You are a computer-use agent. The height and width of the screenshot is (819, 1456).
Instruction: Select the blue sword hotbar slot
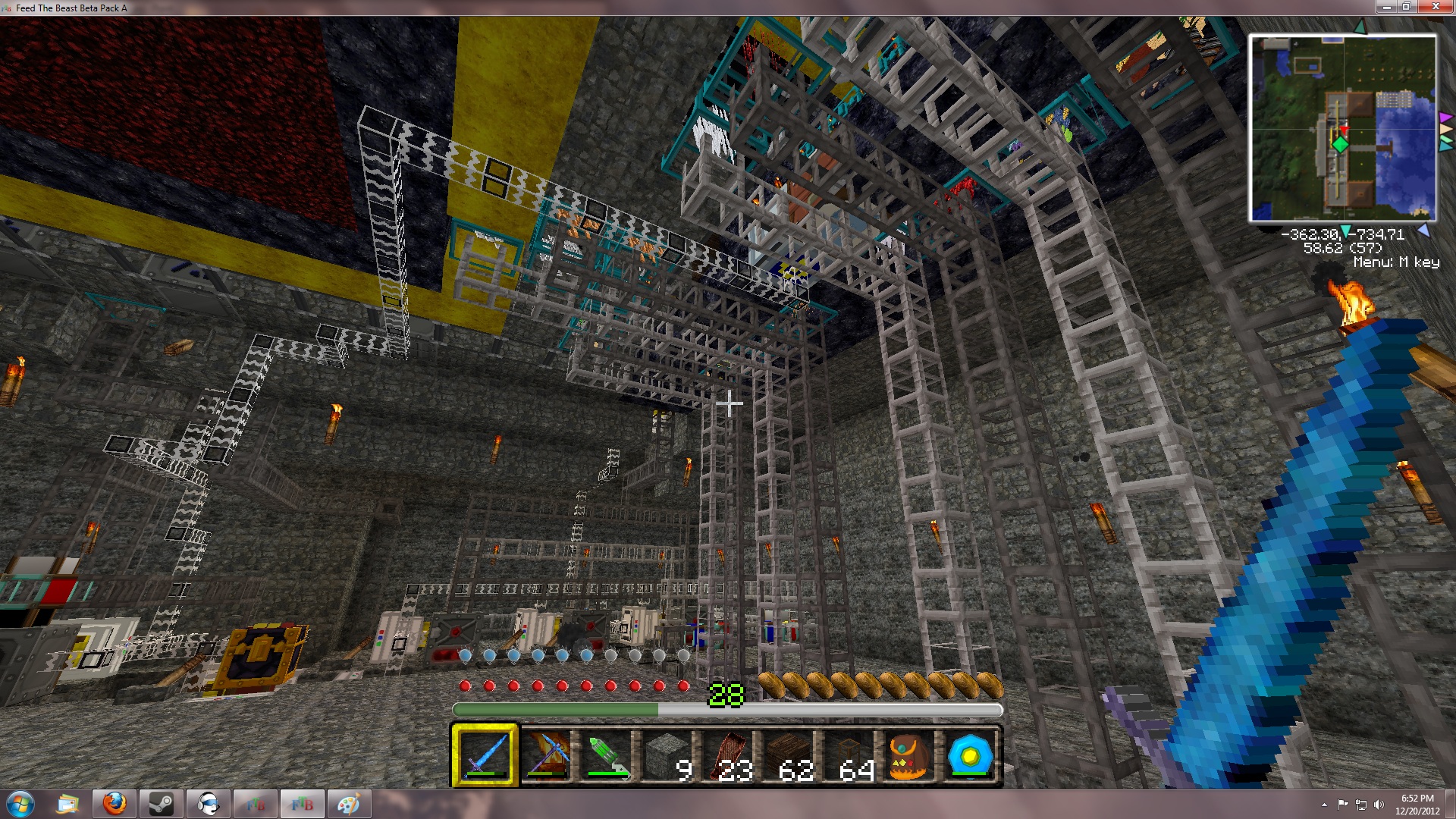(485, 755)
